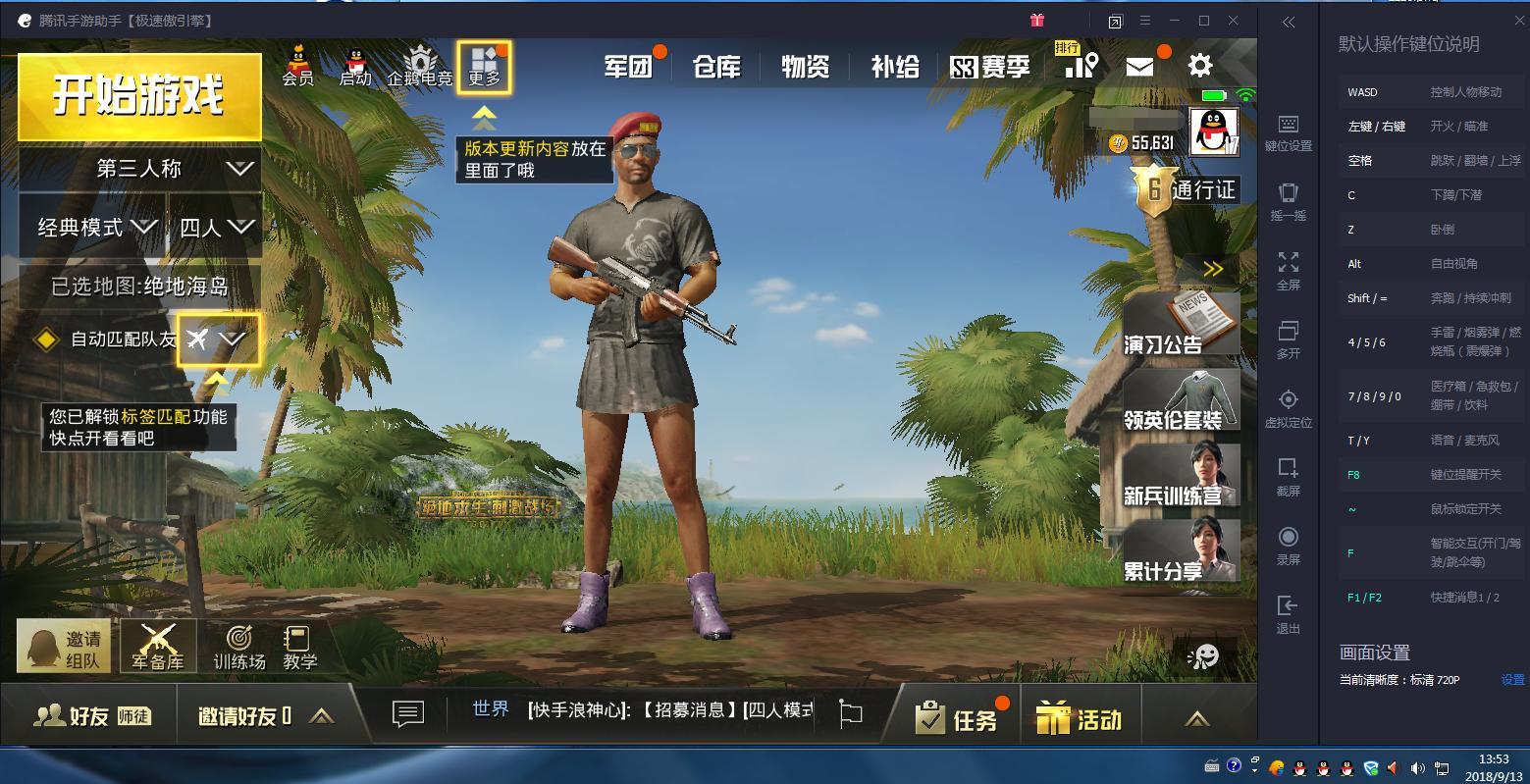This screenshot has height=784, width=1530.
Task: Open the gear settings icon
Action: (1200, 66)
